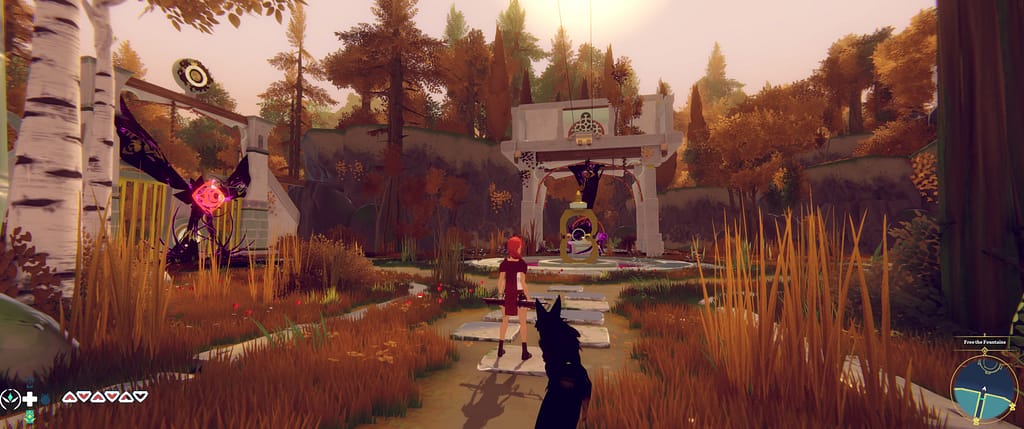Viewport: 1024px width, 429px height.
Task: Select the teal crystal ability emblem
Action: click(10, 398)
